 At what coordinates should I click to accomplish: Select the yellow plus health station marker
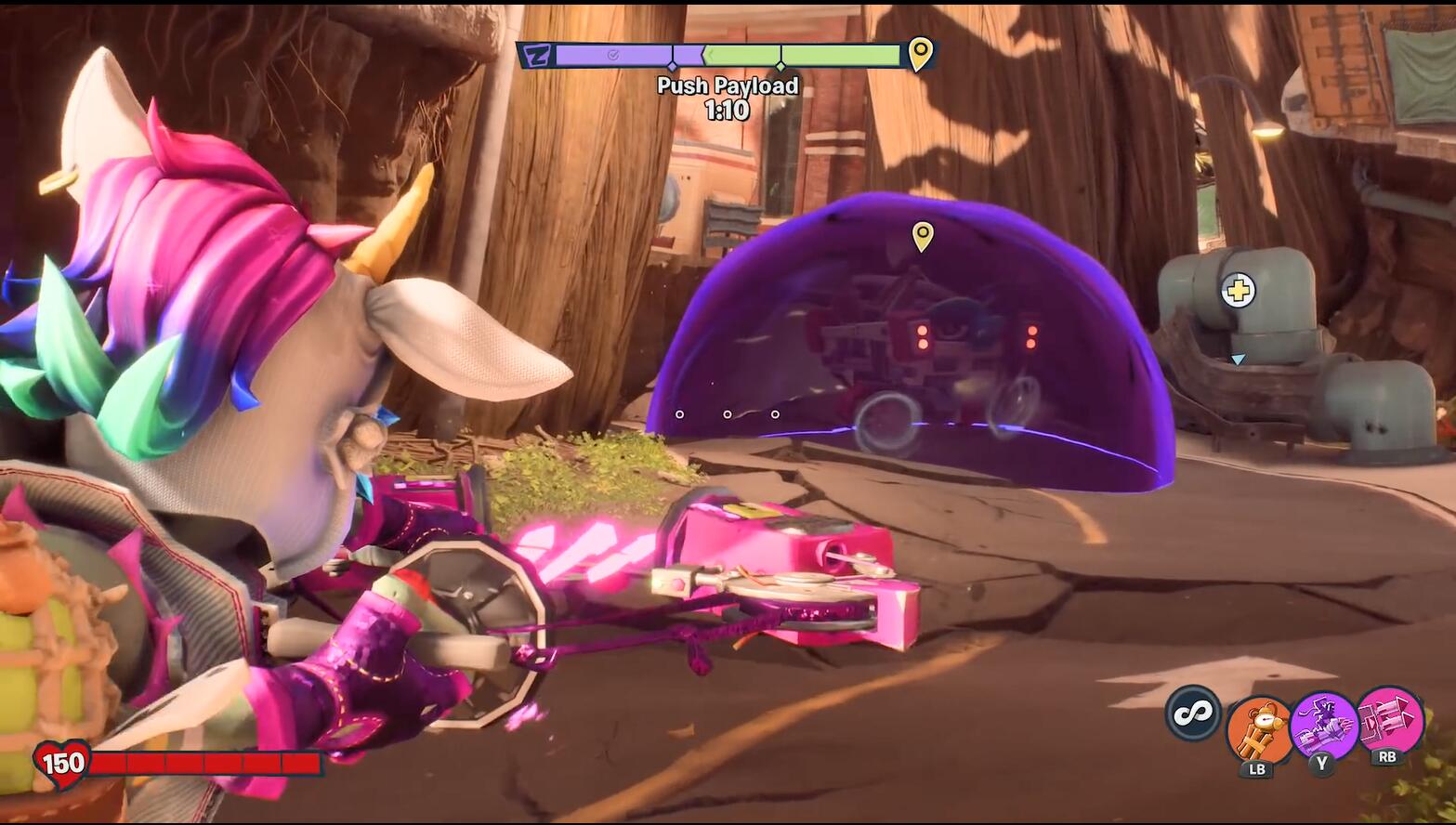tap(1237, 291)
